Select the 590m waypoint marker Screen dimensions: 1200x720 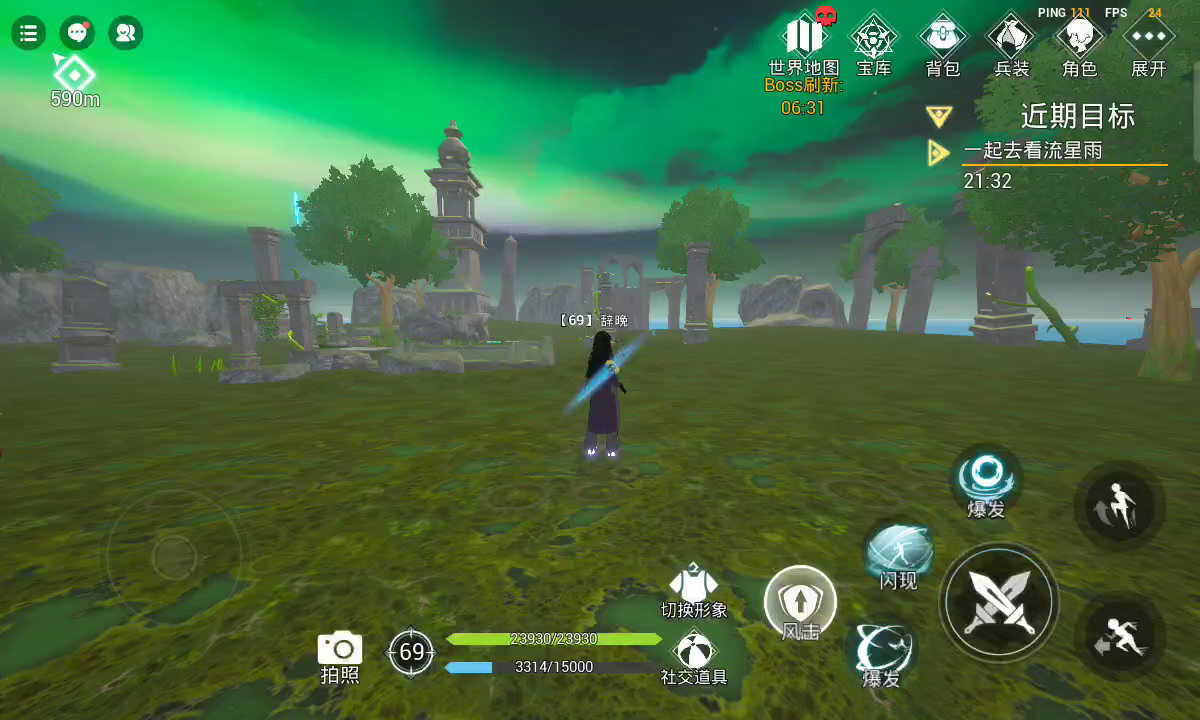(74, 73)
